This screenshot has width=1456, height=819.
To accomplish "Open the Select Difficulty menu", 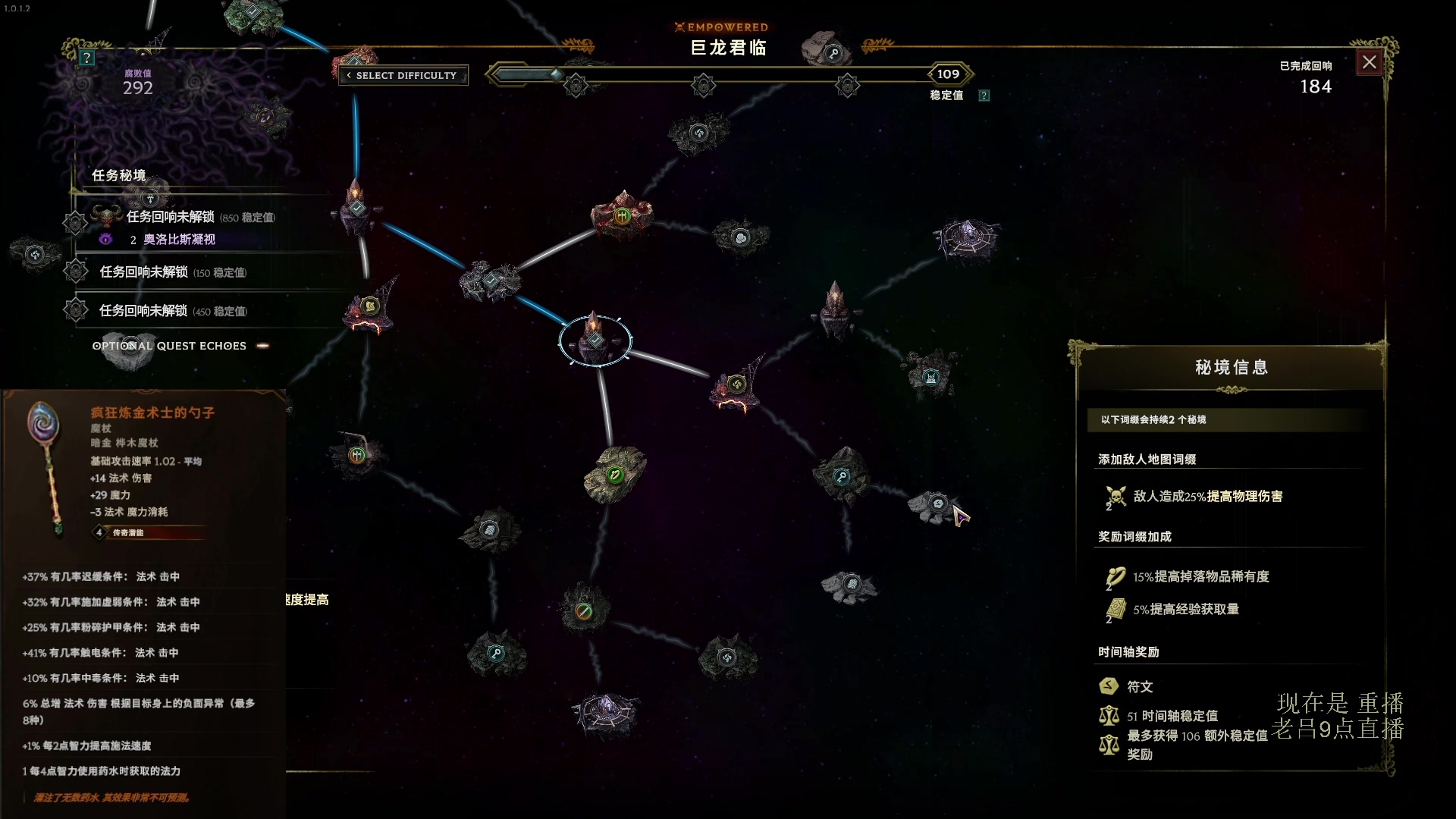I will click(x=403, y=75).
